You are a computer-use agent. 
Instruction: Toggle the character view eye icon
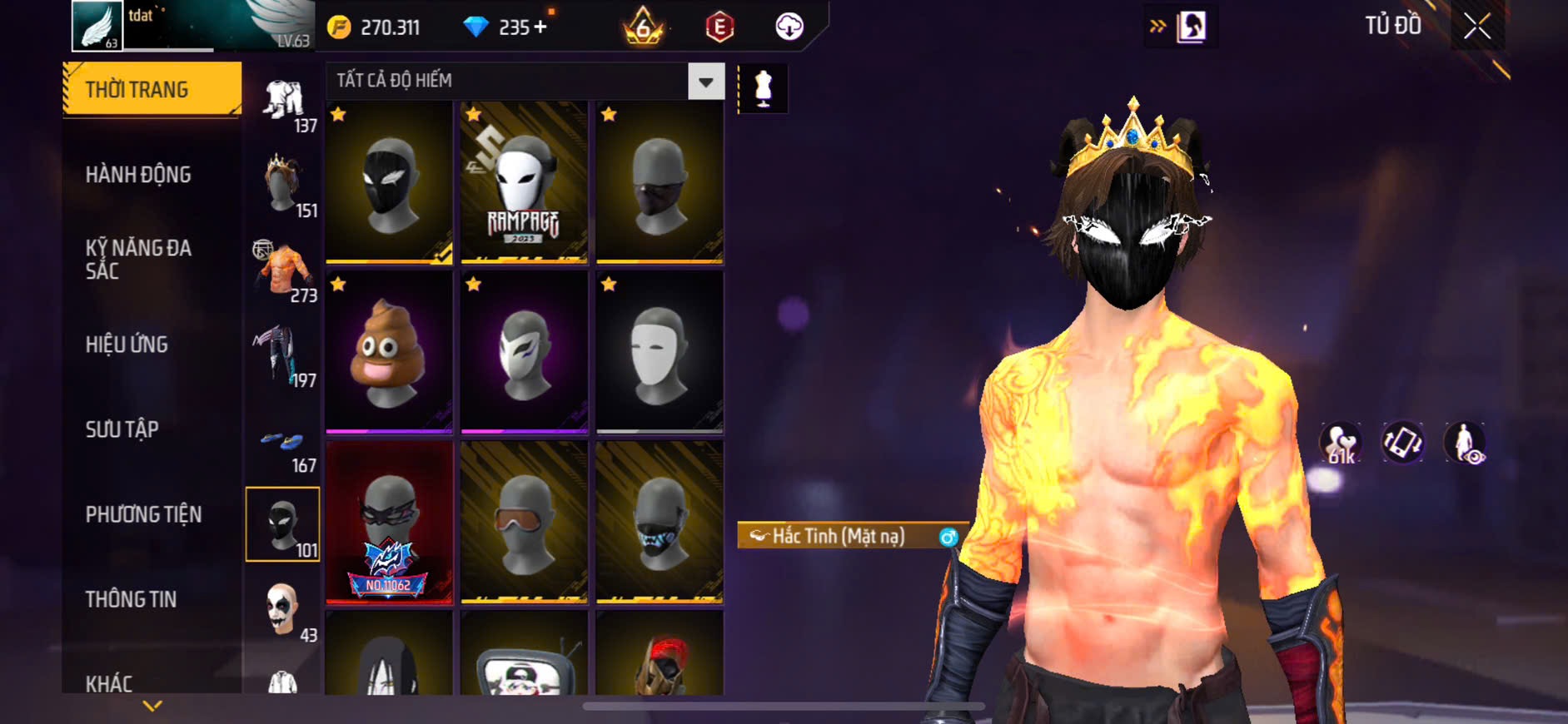coord(1465,443)
